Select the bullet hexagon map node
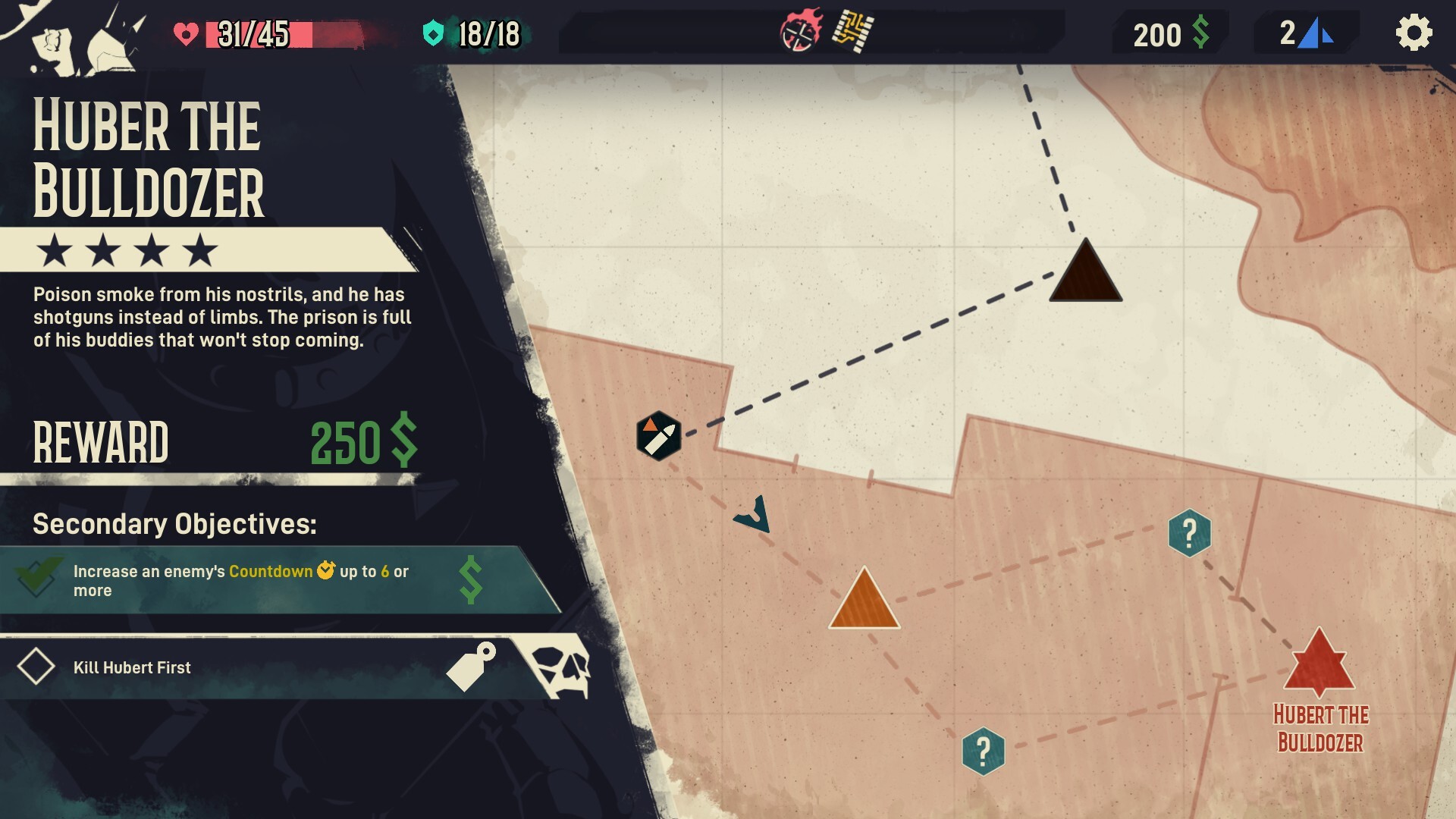This screenshot has height=819, width=1456. click(658, 436)
